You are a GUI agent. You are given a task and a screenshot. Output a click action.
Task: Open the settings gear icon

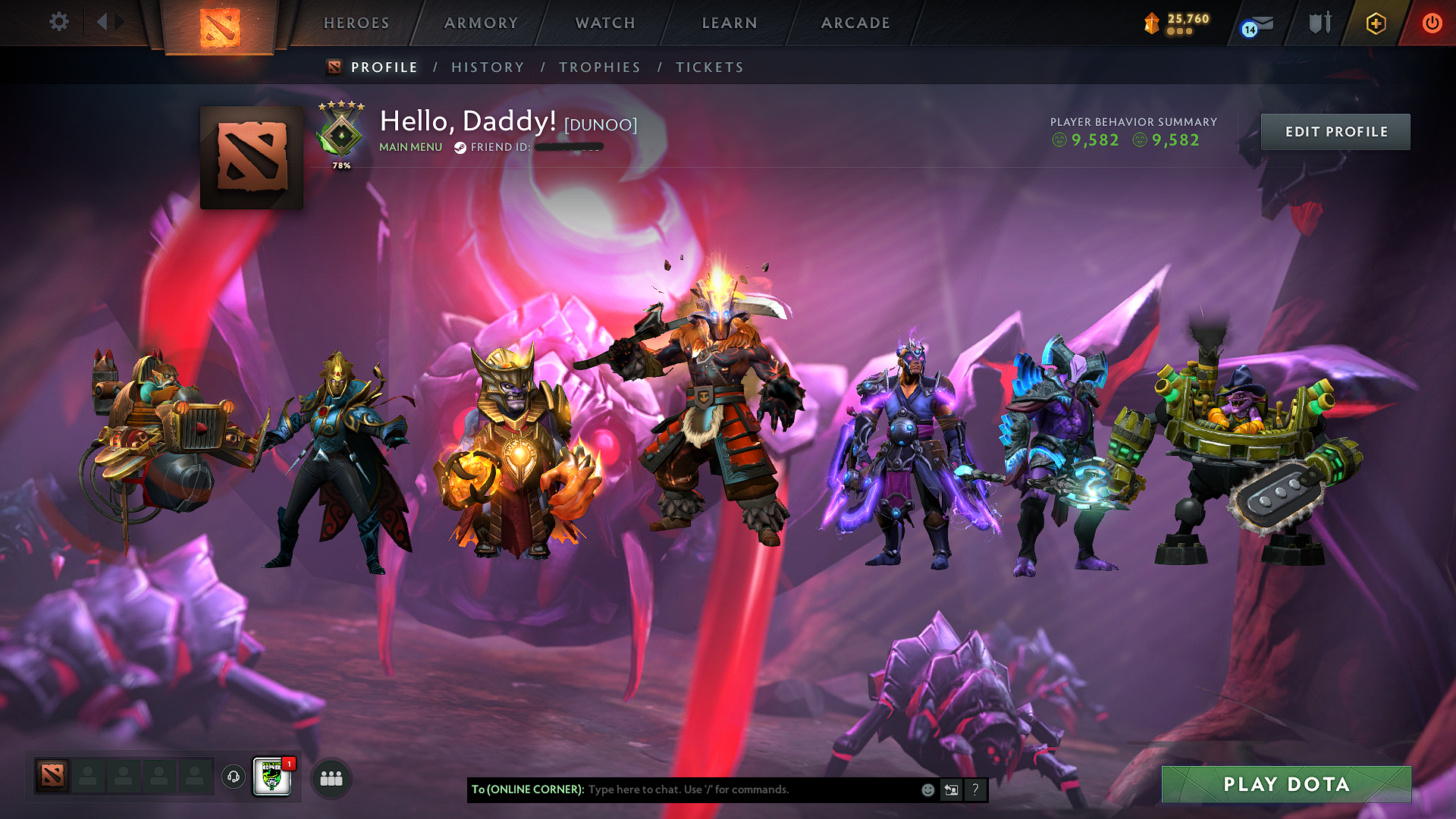(x=58, y=22)
